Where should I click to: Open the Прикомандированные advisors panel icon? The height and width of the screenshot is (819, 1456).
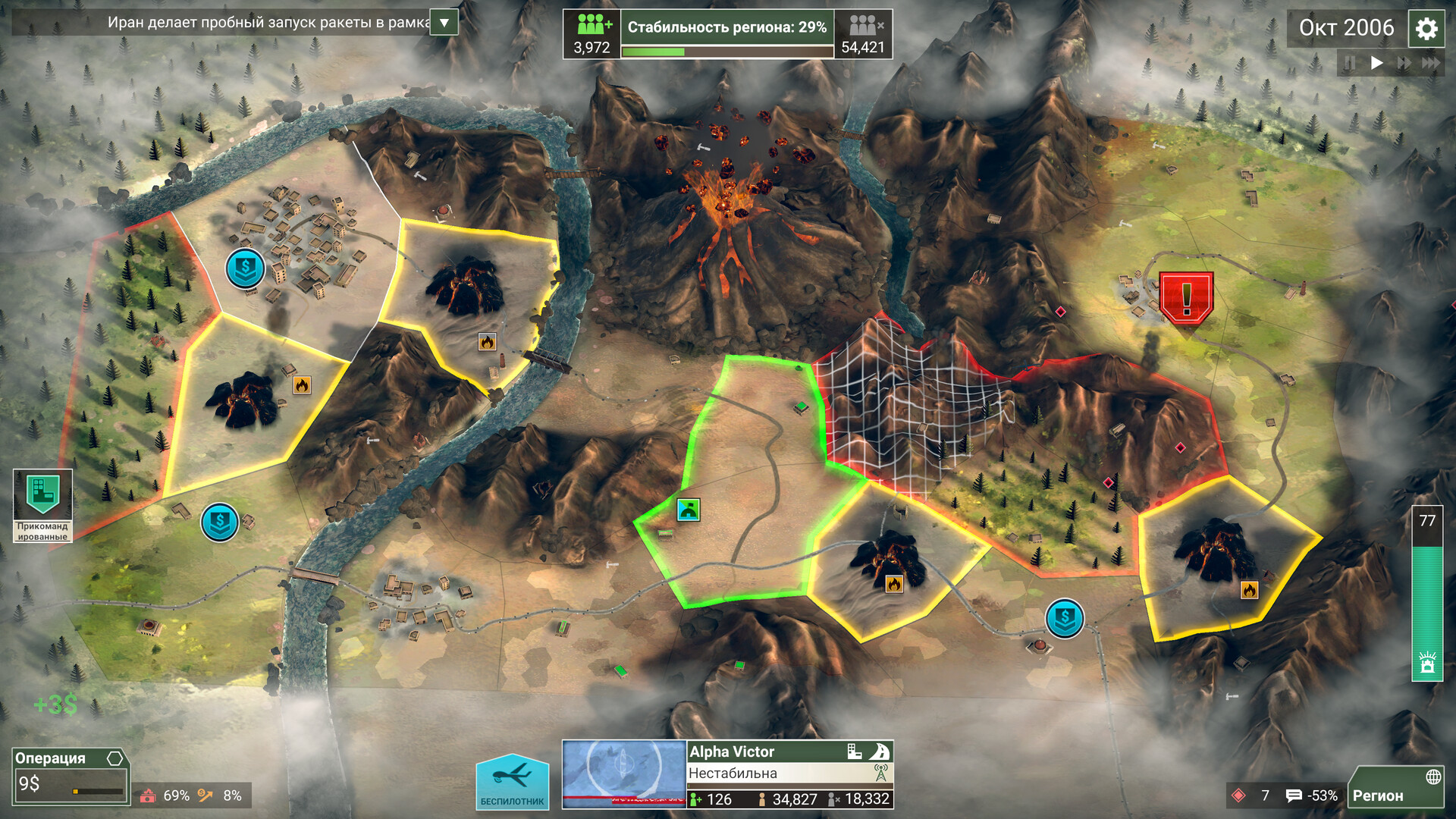pyautogui.click(x=42, y=493)
